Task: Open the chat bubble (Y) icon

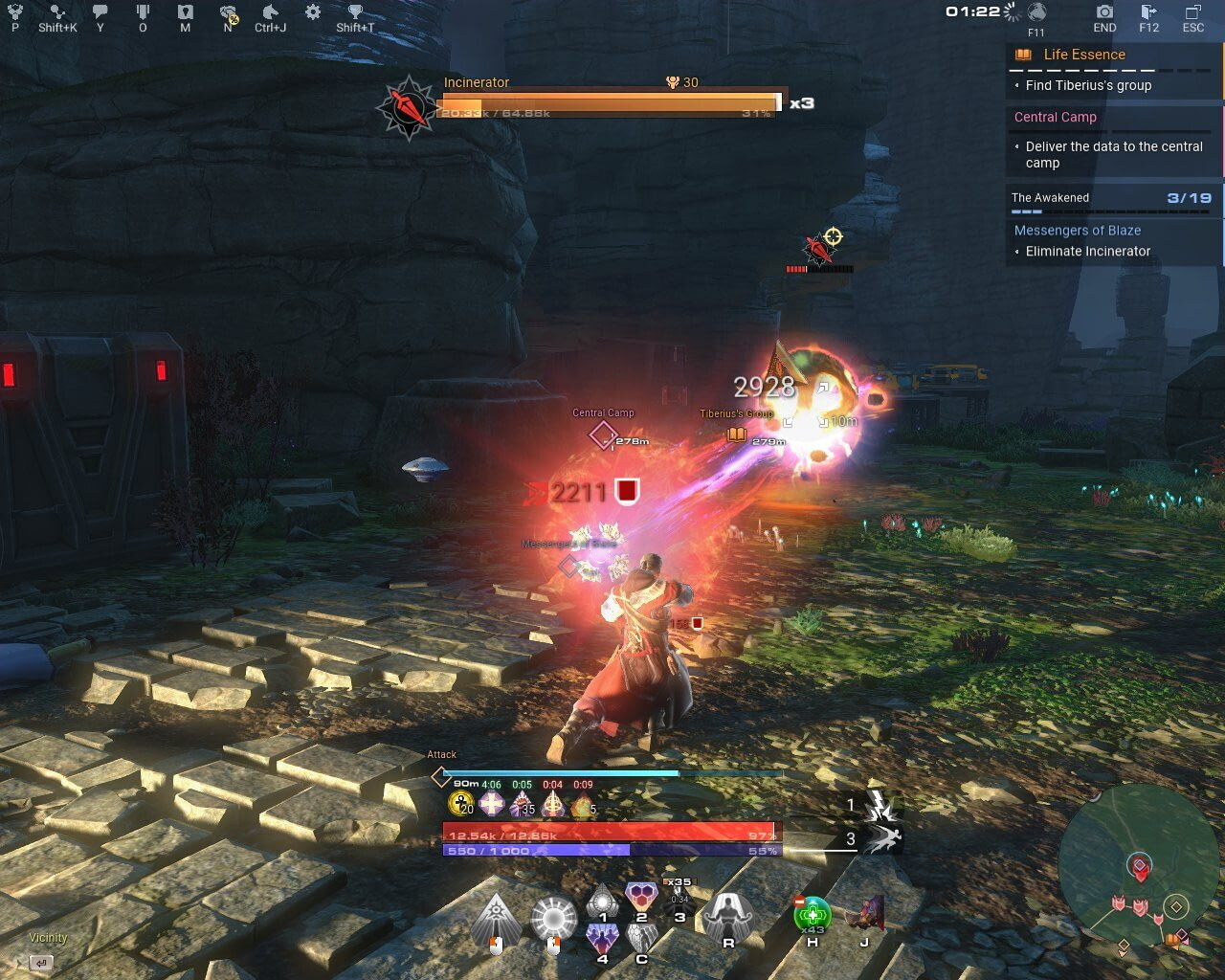Action: 100,13
